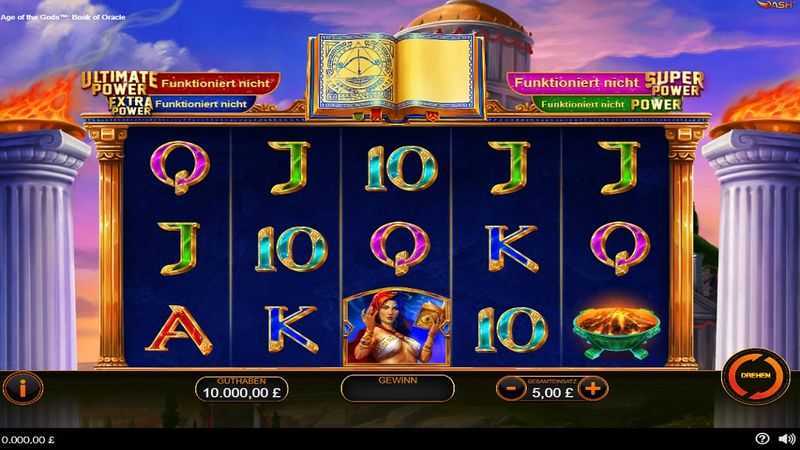Decrease the total bet with minus
This screenshot has width=800, height=450.
pyautogui.click(x=510, y=389)
